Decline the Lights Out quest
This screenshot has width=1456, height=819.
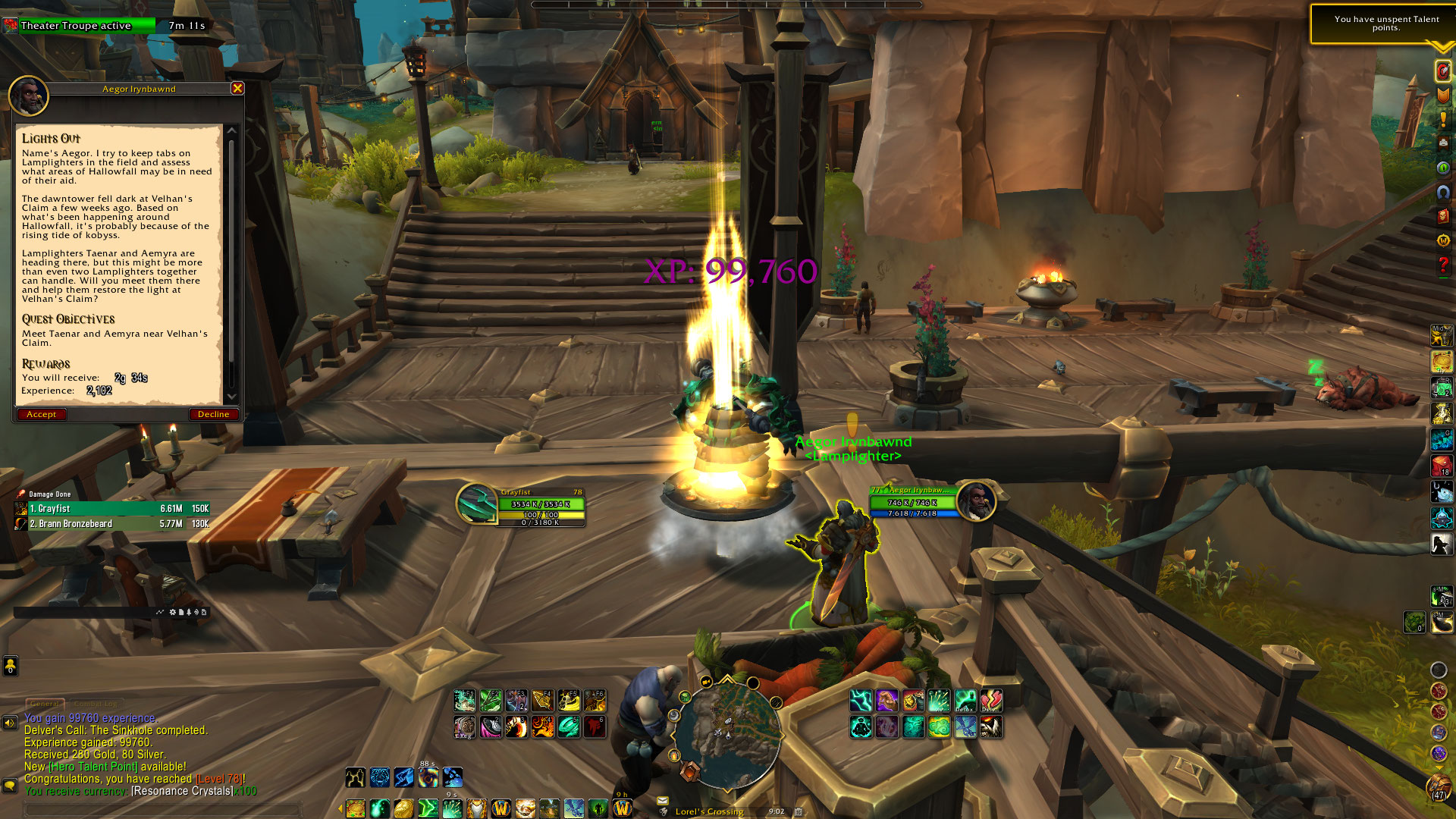pyautogui.click(x=213, y=414)
